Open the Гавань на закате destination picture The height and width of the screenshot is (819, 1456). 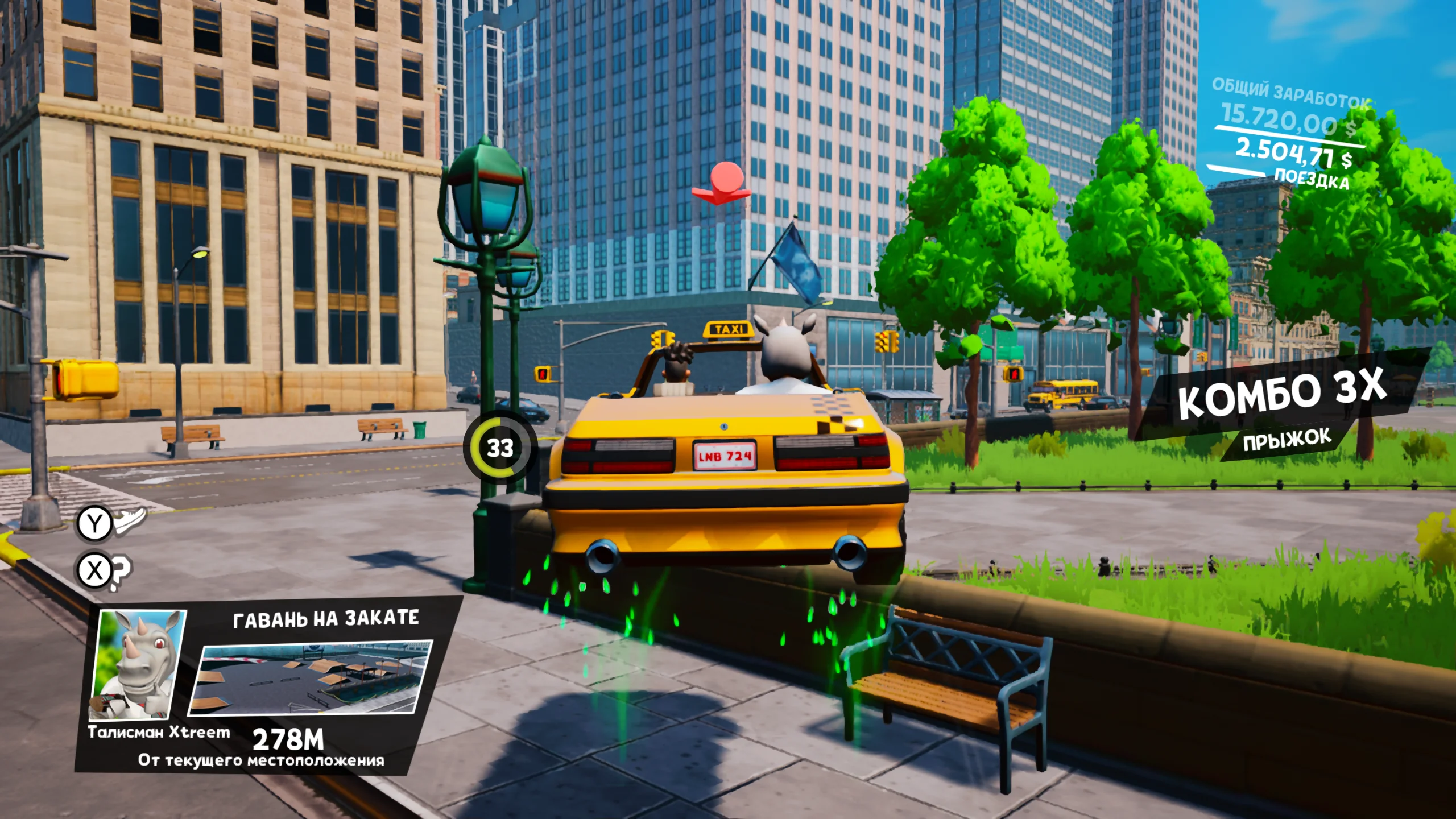(x=311, y=677)
